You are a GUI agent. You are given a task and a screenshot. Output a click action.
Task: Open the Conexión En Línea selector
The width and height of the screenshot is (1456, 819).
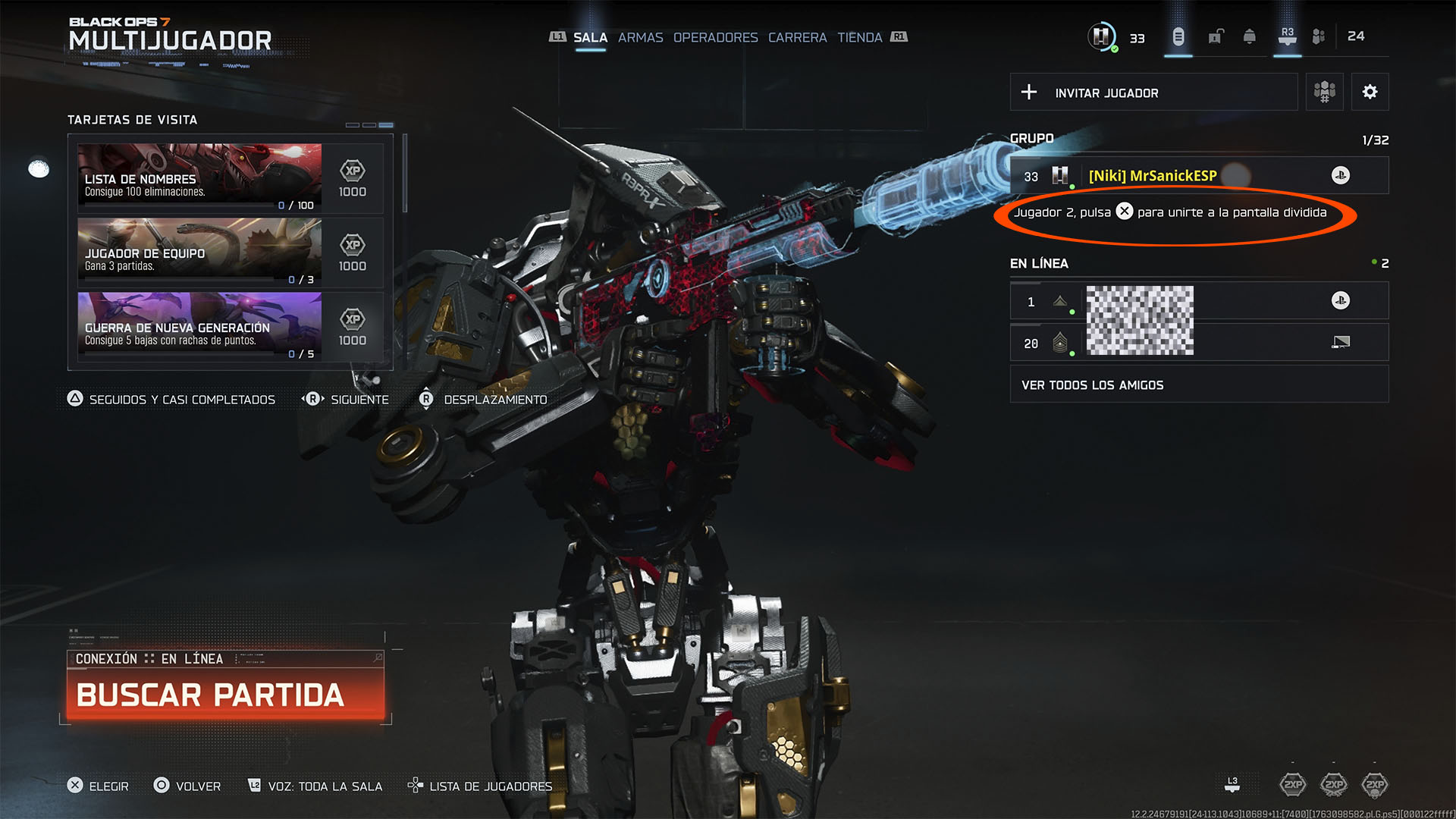(x=225, y=658)
